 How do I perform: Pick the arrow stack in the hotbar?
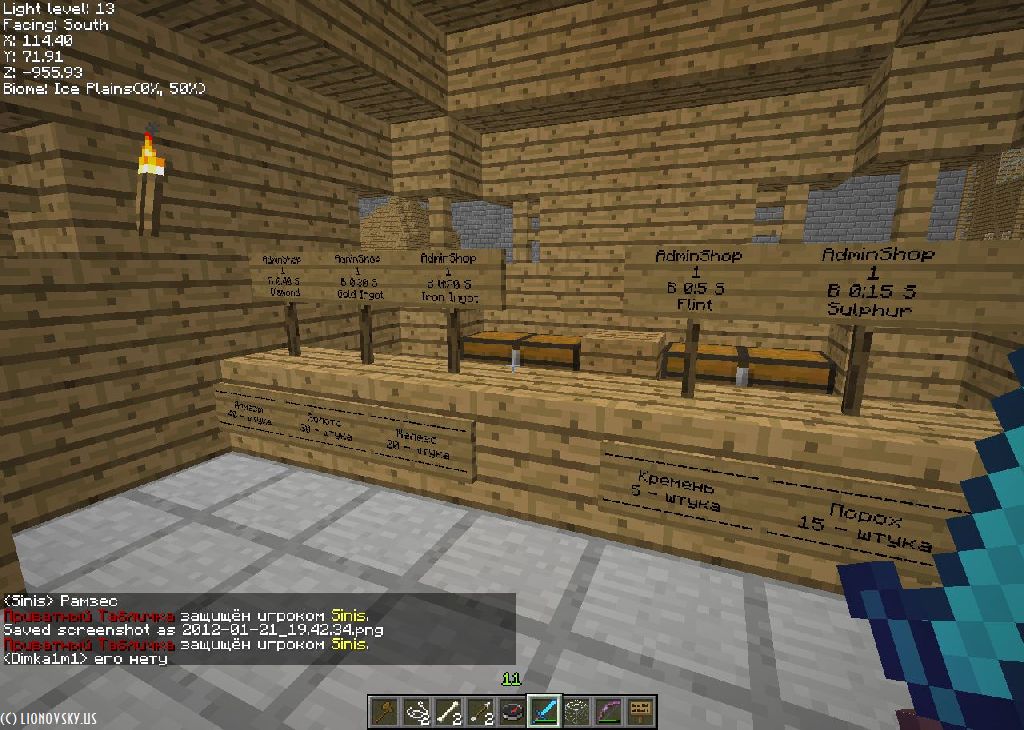pos(480,711)
